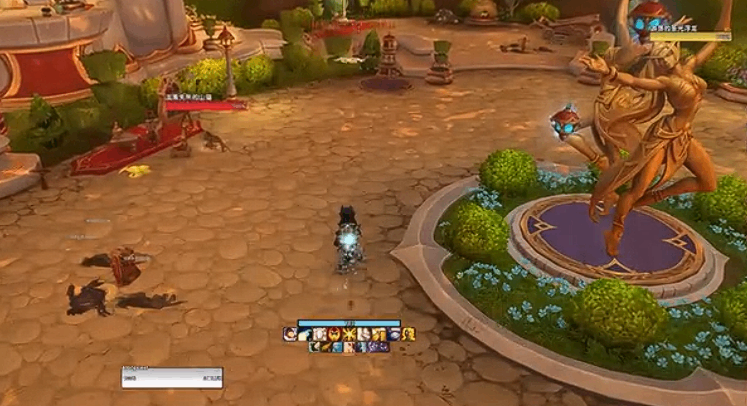Trigger the golden omega symbol ability
This screenshot has height=406, width=747.
click(409, 333)
